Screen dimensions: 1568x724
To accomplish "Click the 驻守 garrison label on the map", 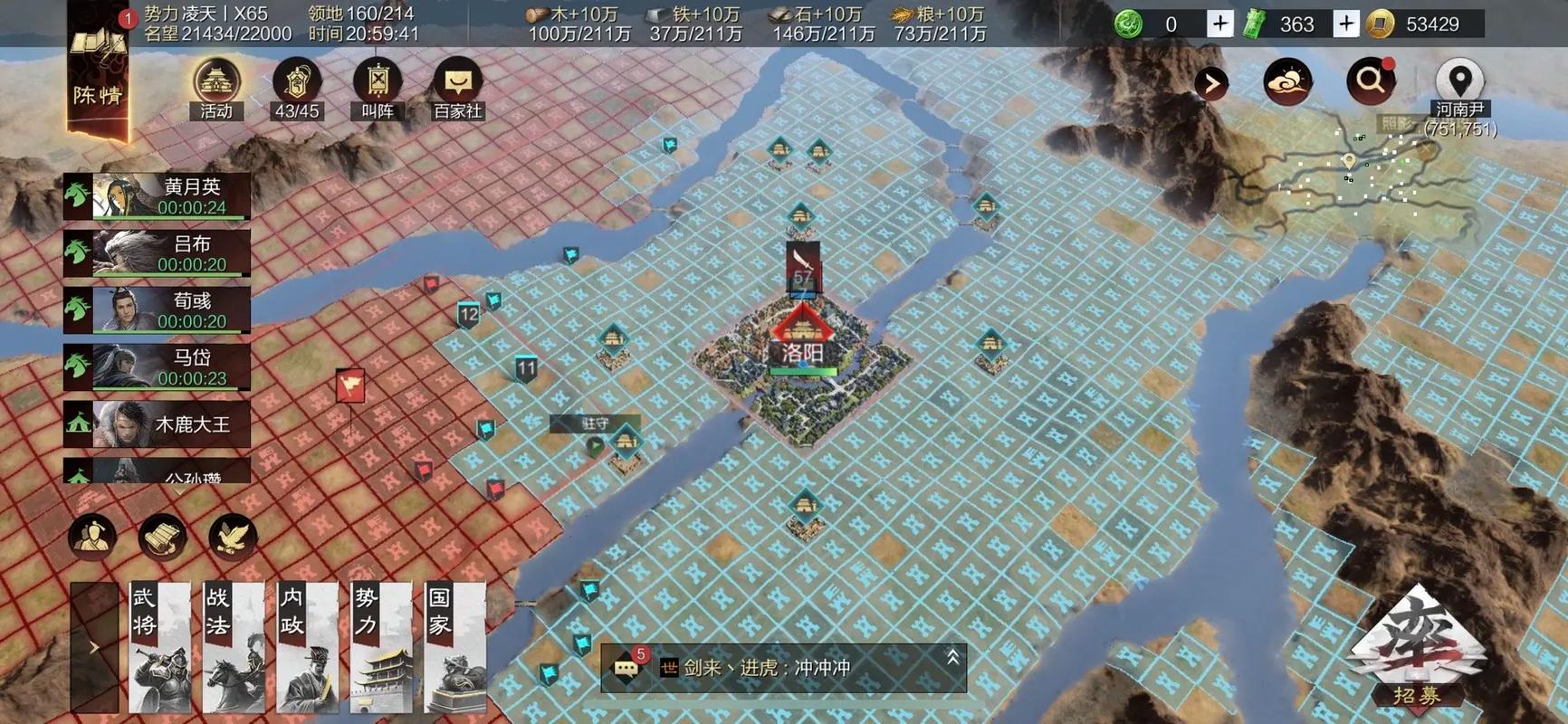I will pos(595,422).
